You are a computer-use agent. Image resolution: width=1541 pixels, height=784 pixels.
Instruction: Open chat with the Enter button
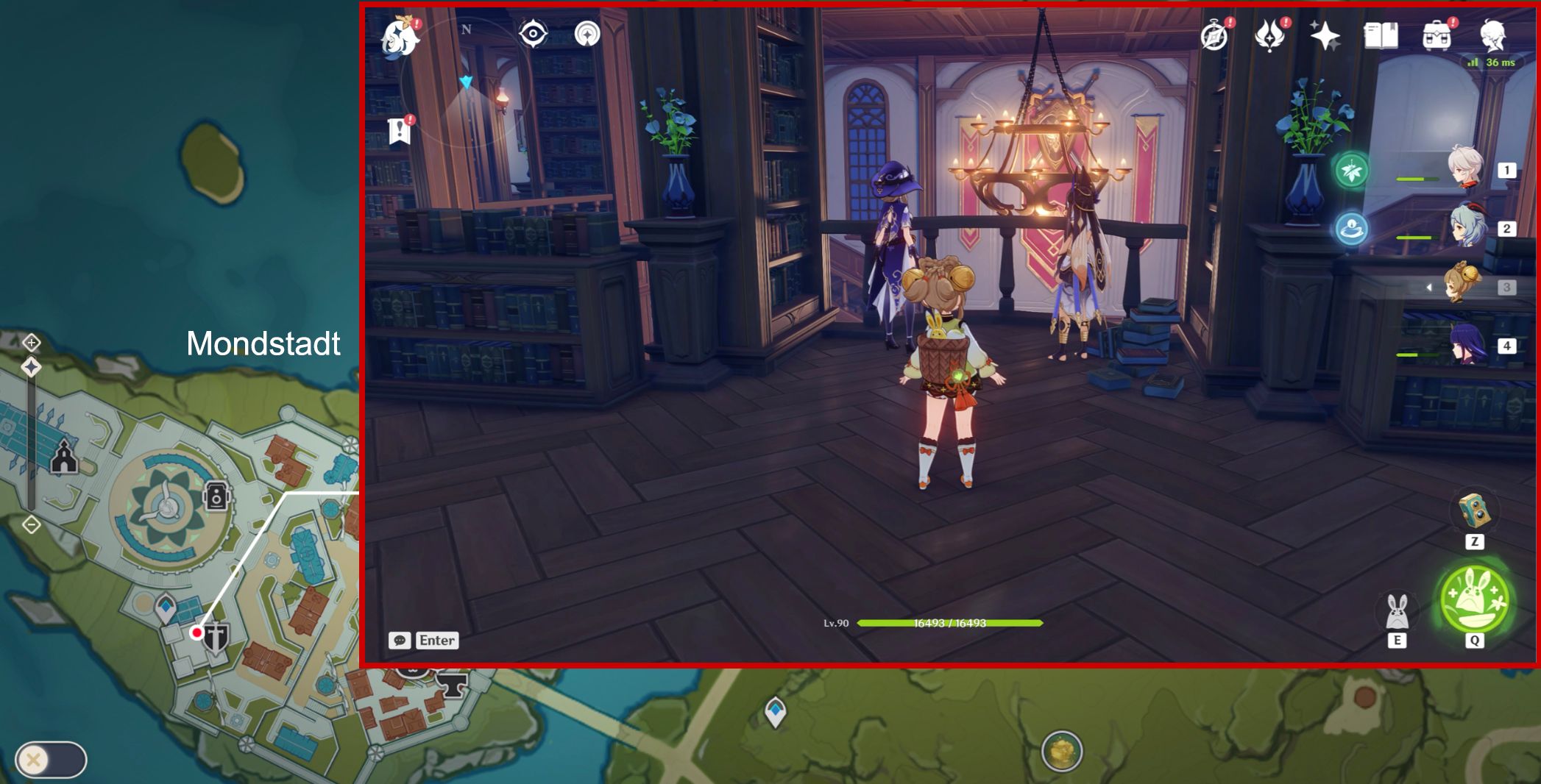click(436, 641)
